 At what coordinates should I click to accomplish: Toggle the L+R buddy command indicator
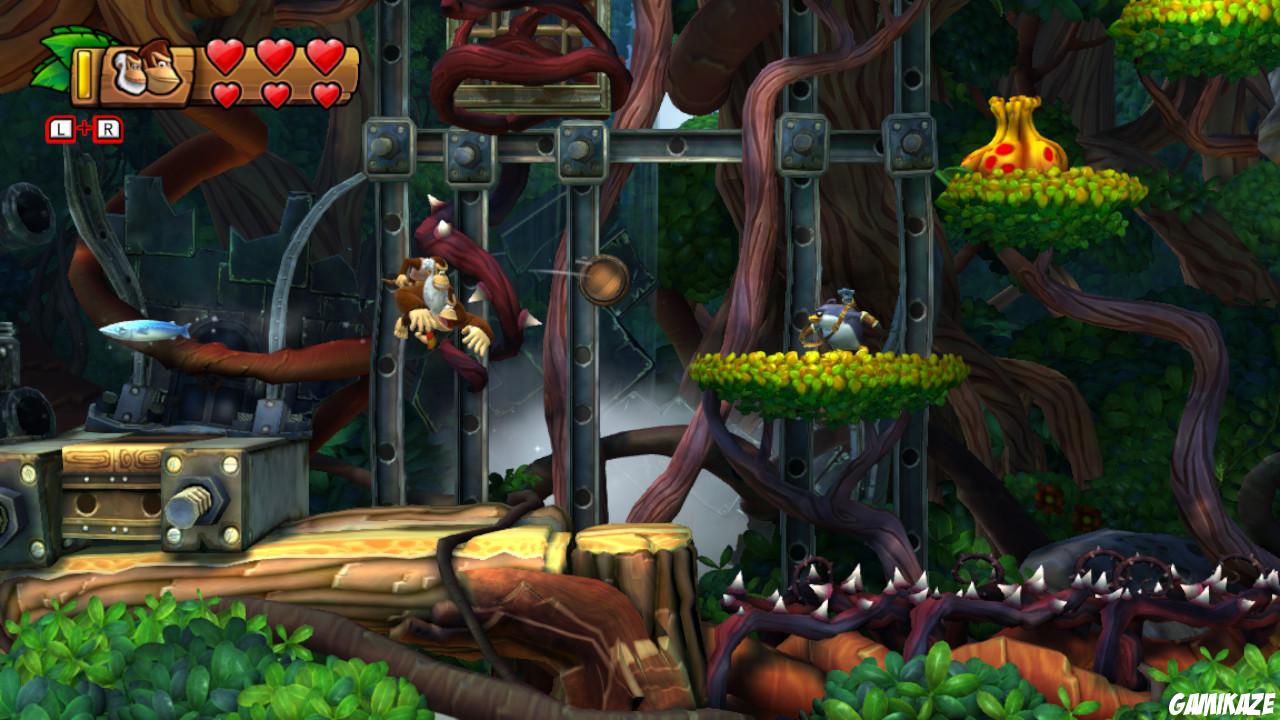click(86, 128)
